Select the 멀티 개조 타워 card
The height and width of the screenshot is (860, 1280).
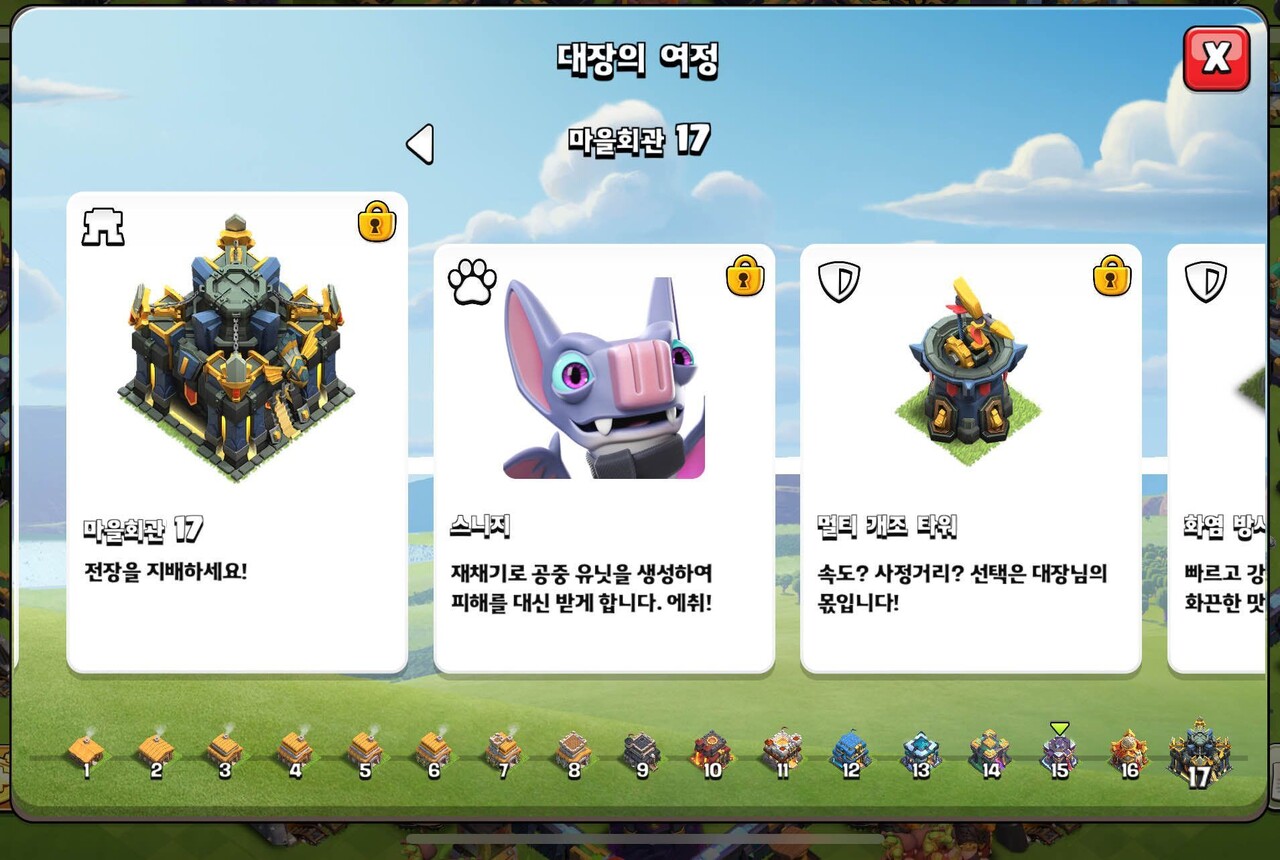point(970,460)
